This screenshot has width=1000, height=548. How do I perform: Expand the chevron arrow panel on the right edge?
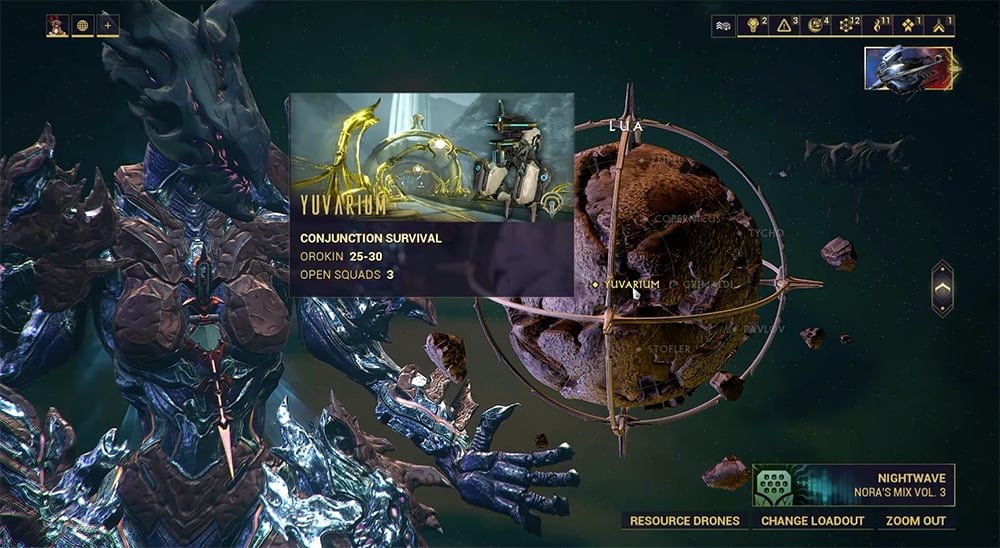[942, 288]
